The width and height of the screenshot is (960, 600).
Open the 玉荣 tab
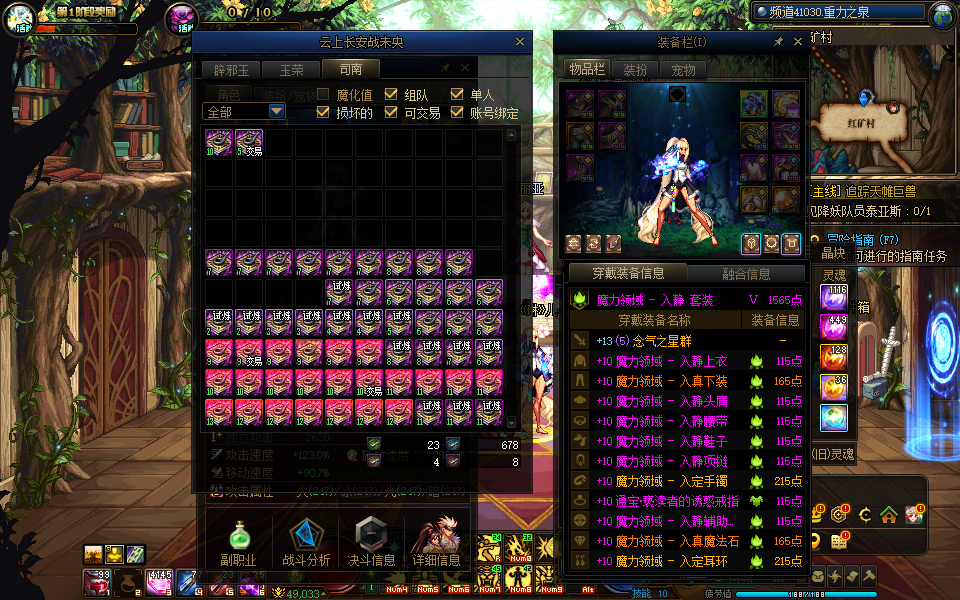pos(292,70)
